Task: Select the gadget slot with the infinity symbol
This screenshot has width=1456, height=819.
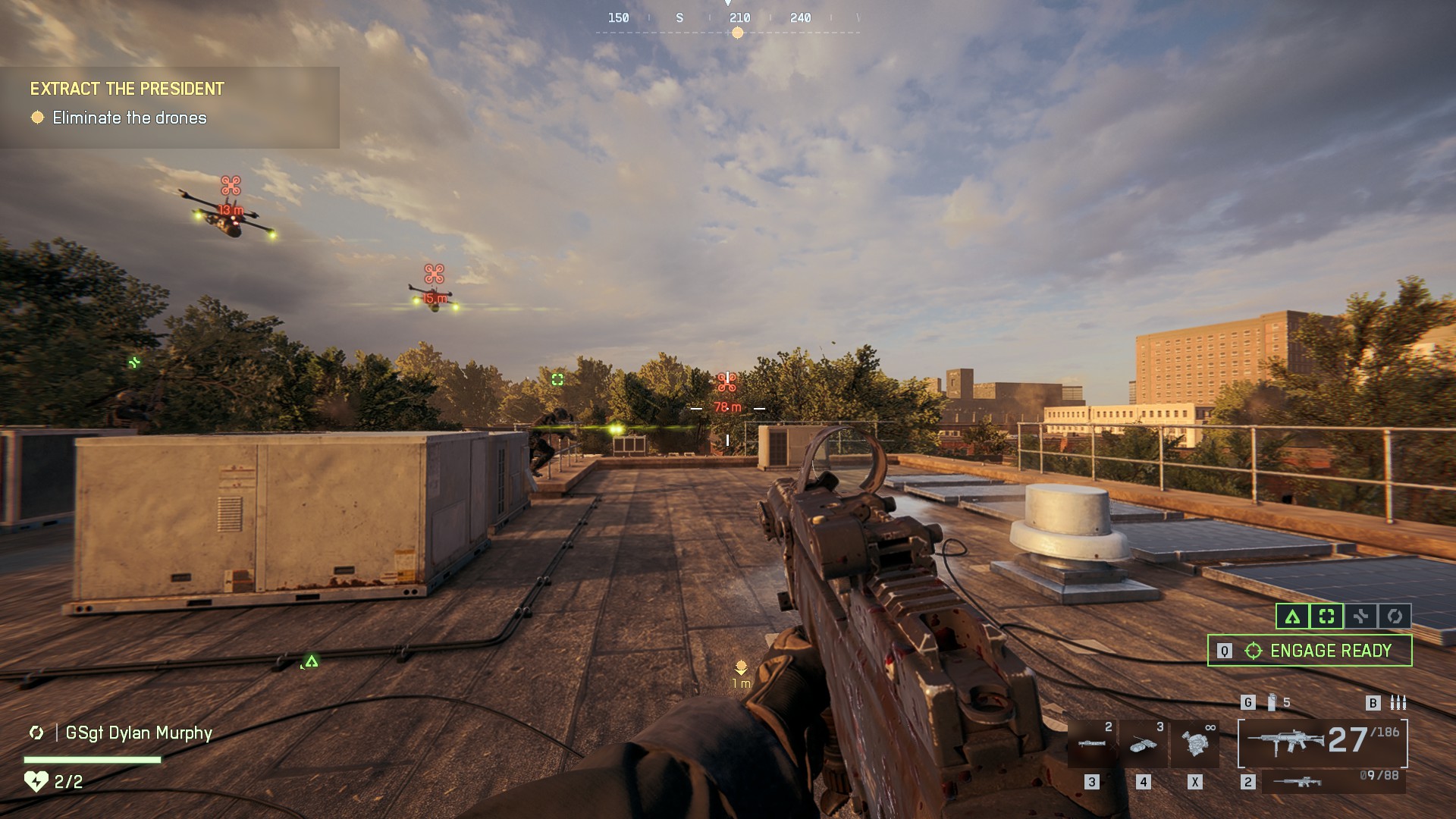Action: (1194, 744)
